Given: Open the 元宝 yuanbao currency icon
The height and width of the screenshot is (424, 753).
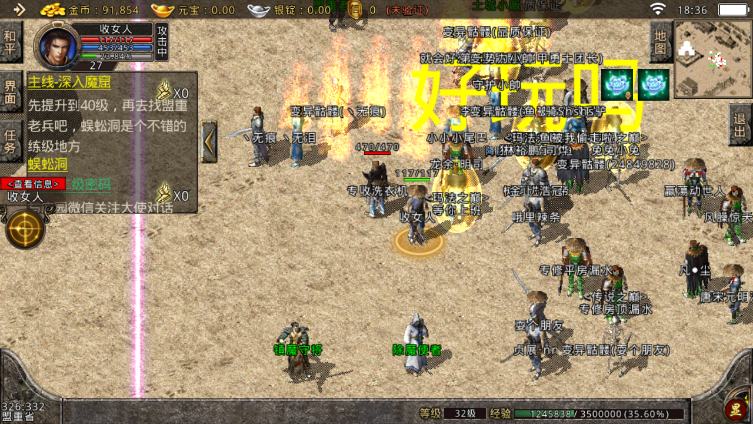Looking at the screenshot, I should click(163, 9).
